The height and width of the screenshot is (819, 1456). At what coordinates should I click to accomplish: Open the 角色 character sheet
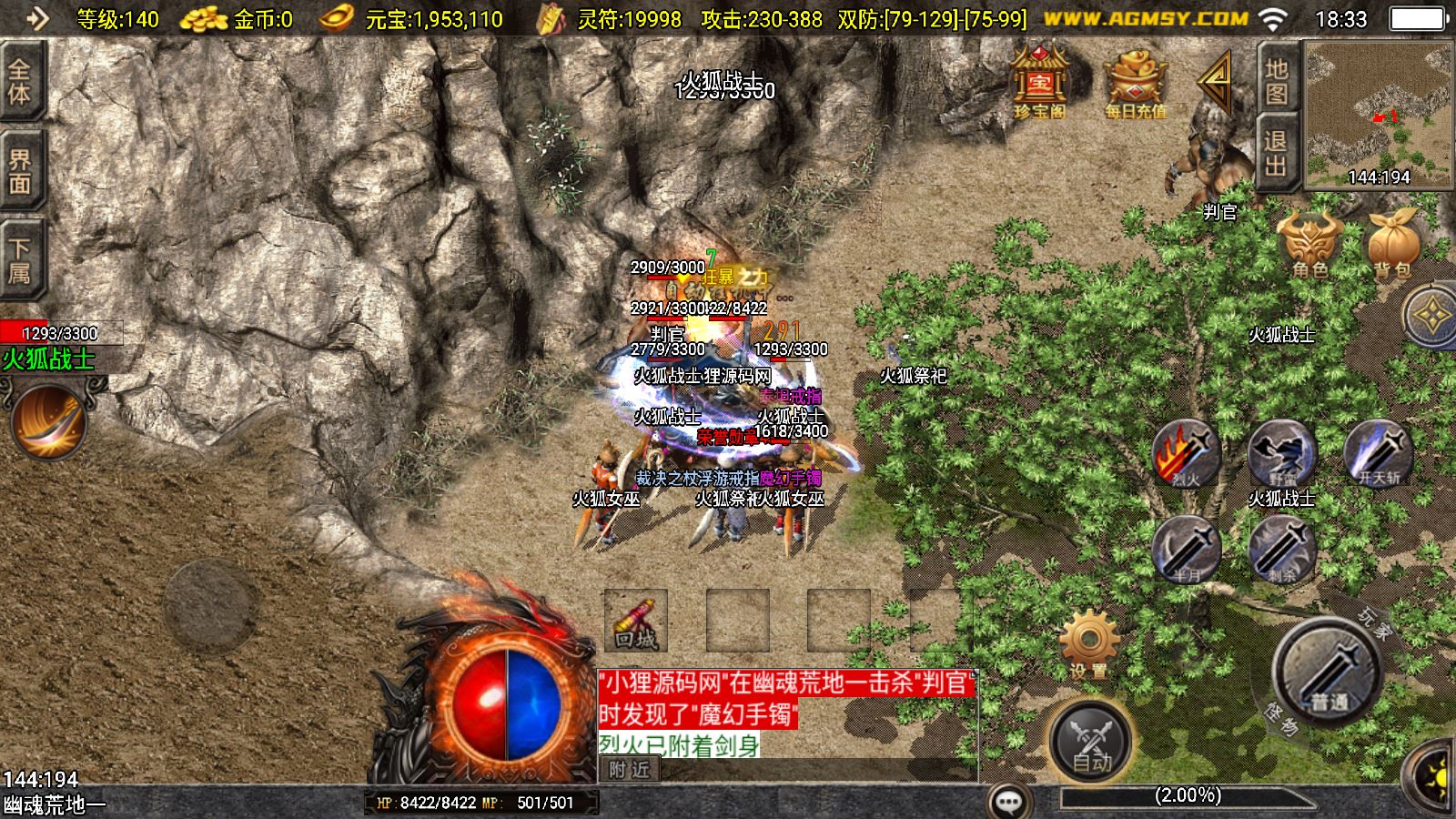pos(1310,244)
